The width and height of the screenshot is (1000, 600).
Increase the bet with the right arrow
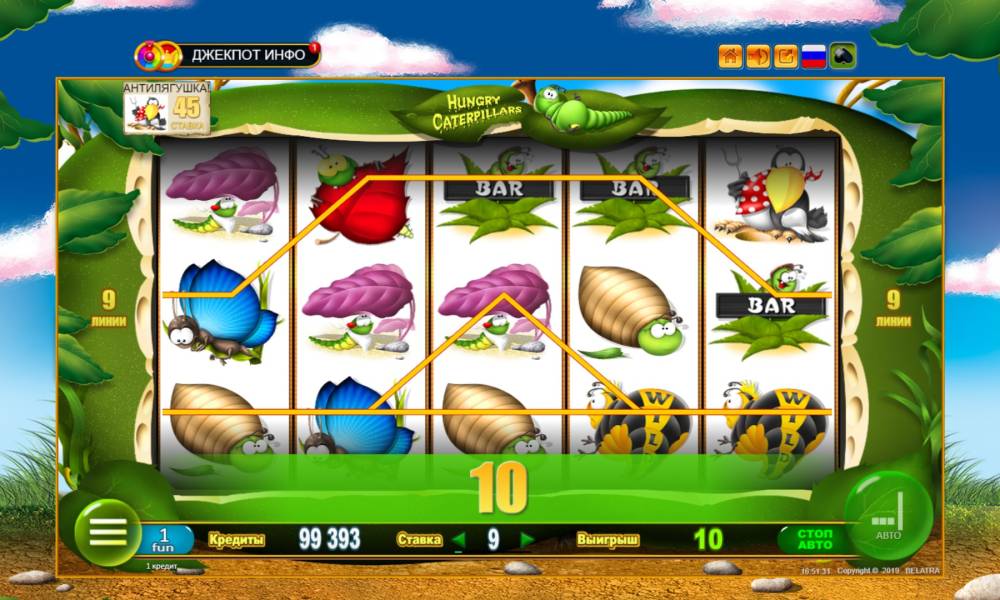527,541
